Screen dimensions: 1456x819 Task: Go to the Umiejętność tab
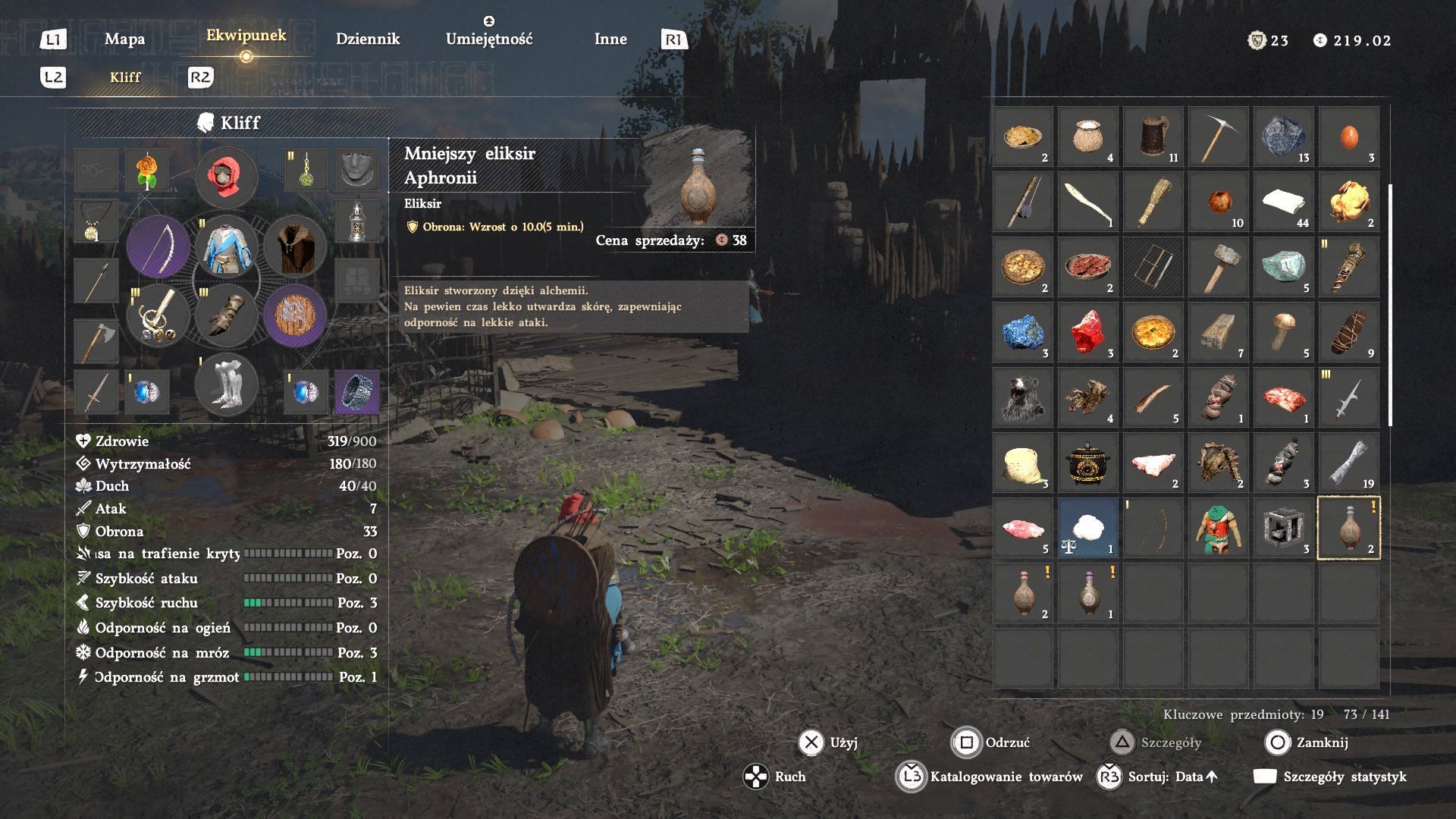[489, 39]
